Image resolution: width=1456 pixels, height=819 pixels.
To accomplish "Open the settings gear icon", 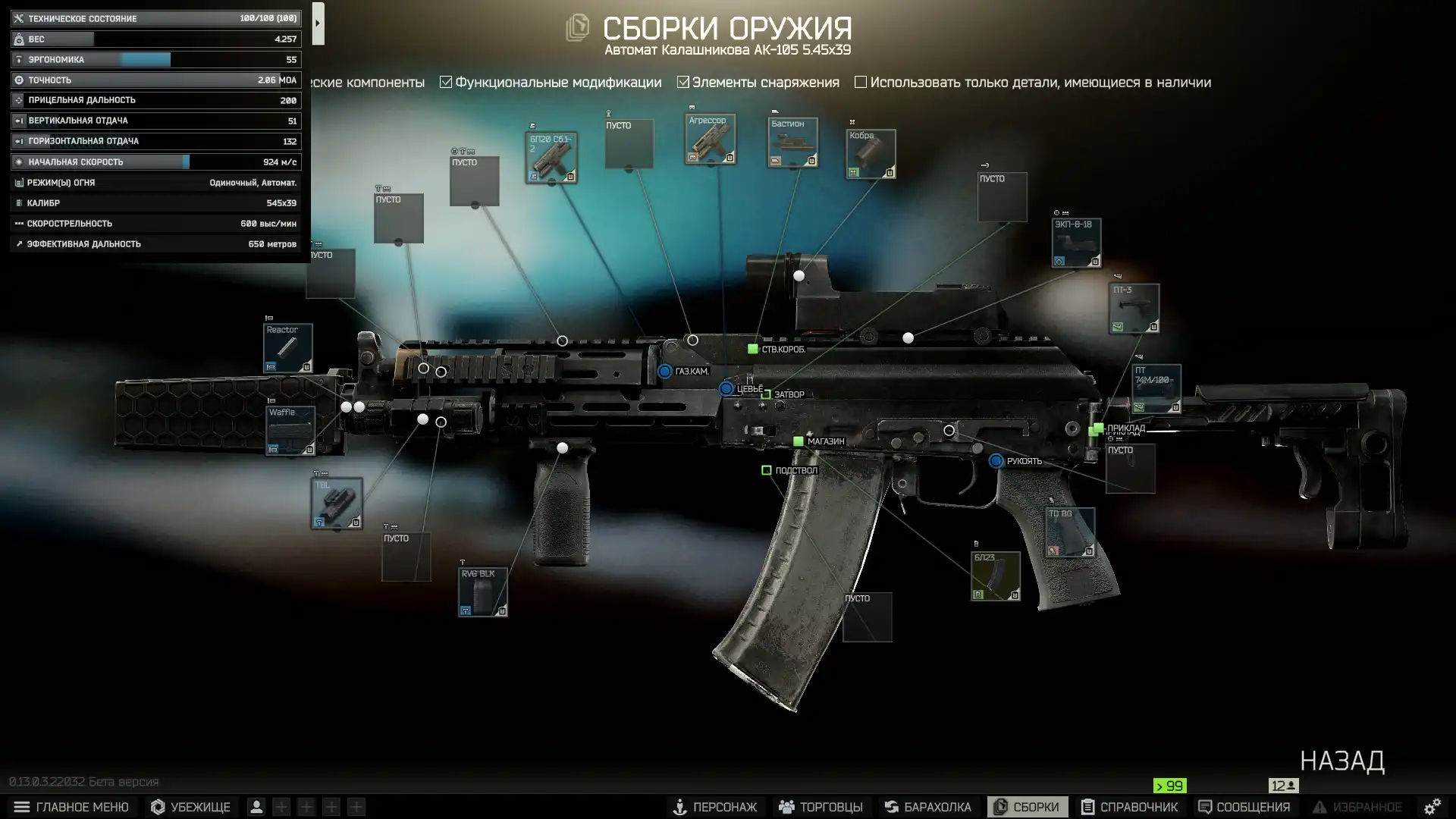I will tap(1432, 807).
